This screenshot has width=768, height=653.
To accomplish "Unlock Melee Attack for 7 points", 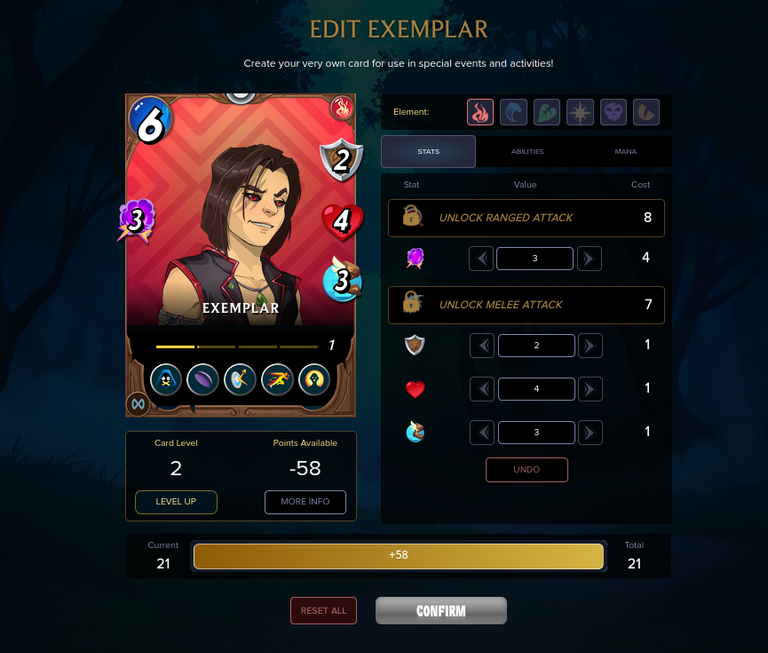I will click(526, 304).
